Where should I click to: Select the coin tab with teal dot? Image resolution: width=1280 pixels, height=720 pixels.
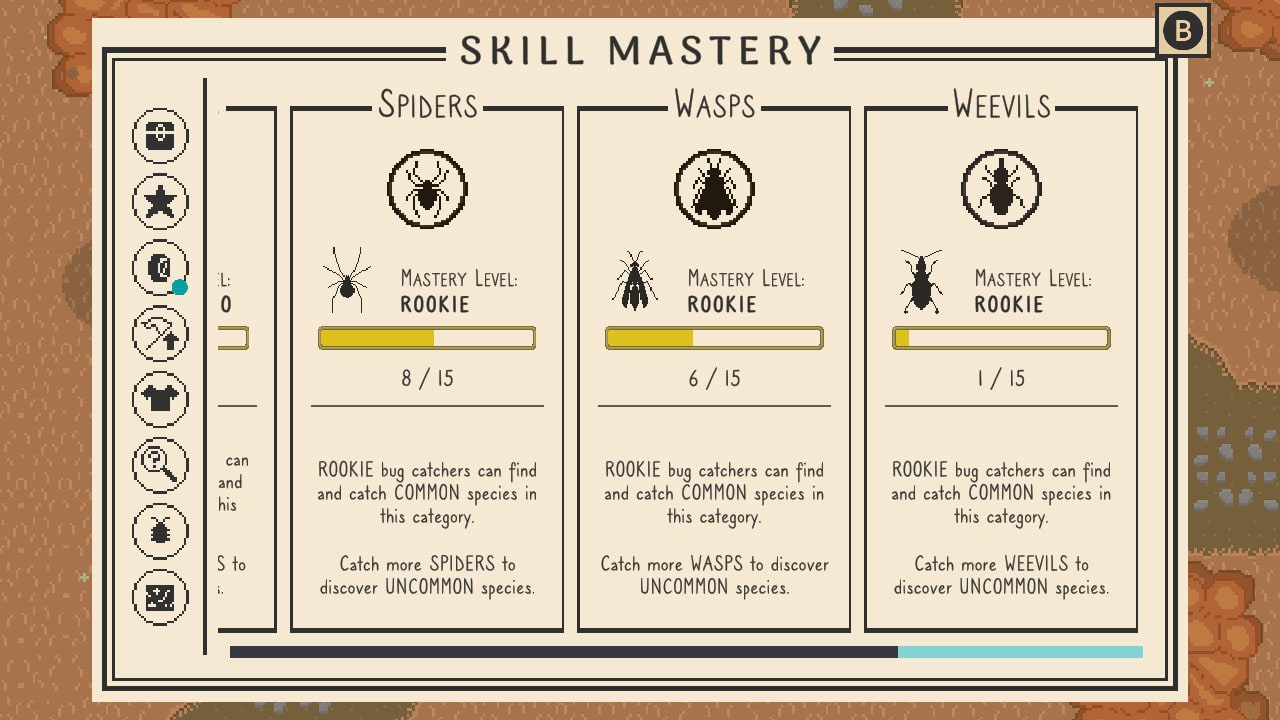click(160, 267)
